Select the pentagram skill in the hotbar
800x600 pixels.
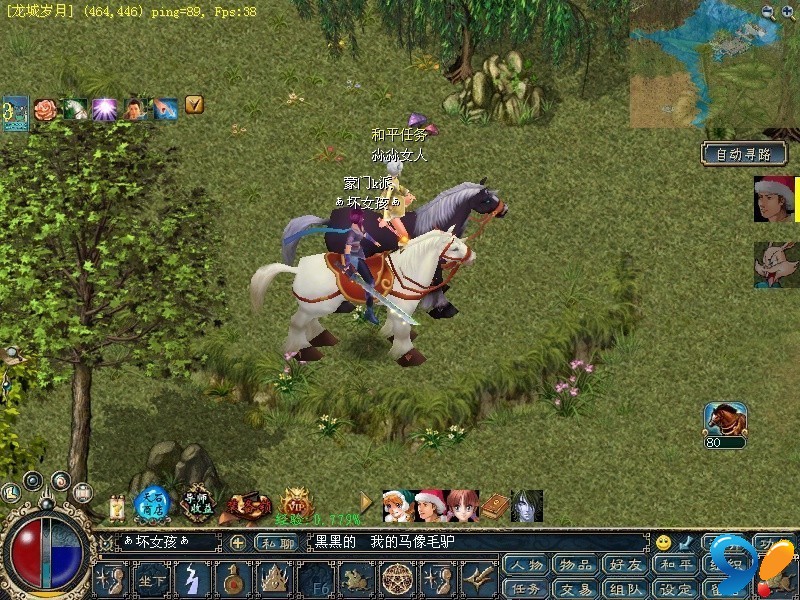coord(398,580)
